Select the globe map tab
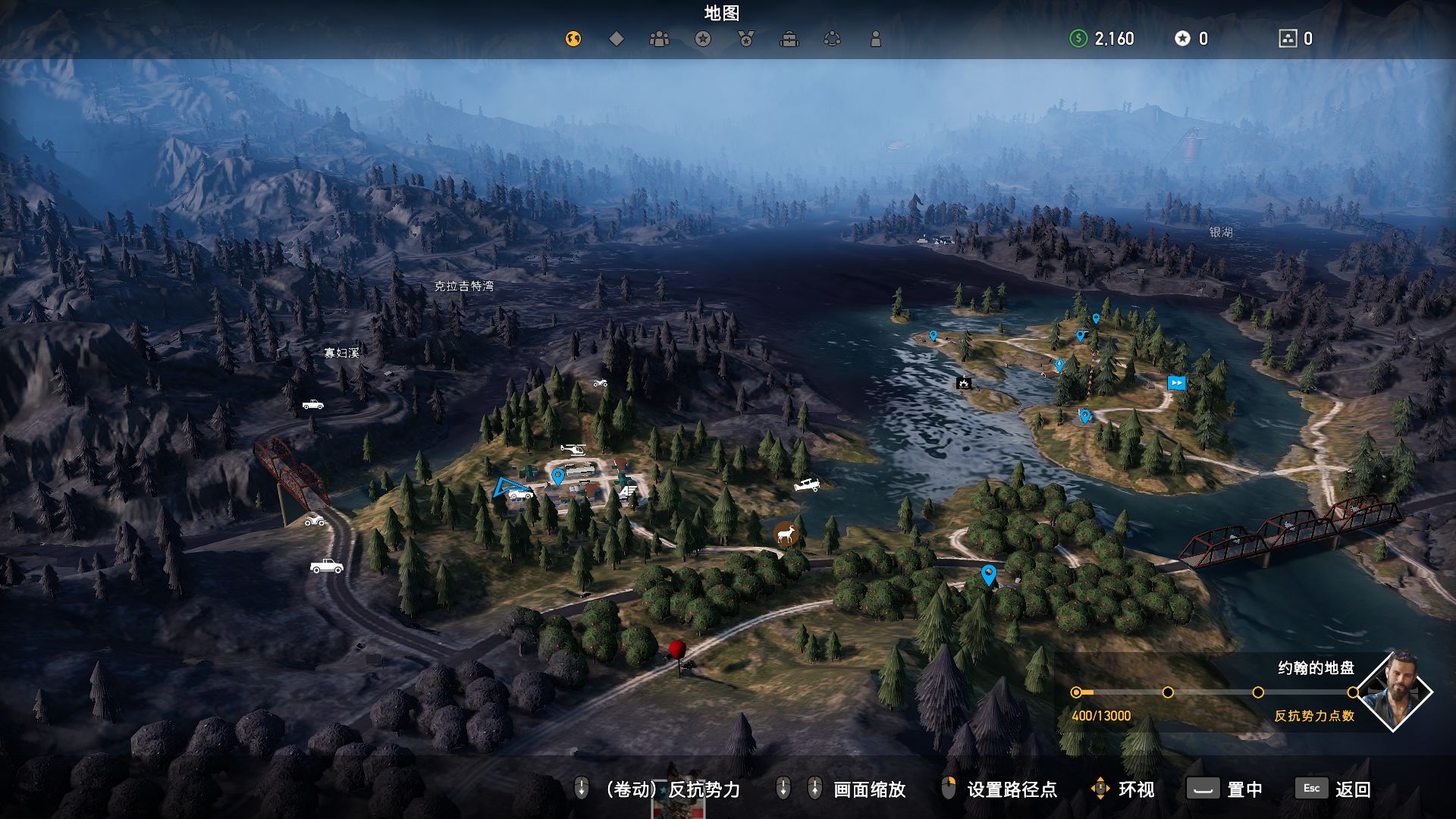Viewport: 1456px width, 819px height. point(573,39)
